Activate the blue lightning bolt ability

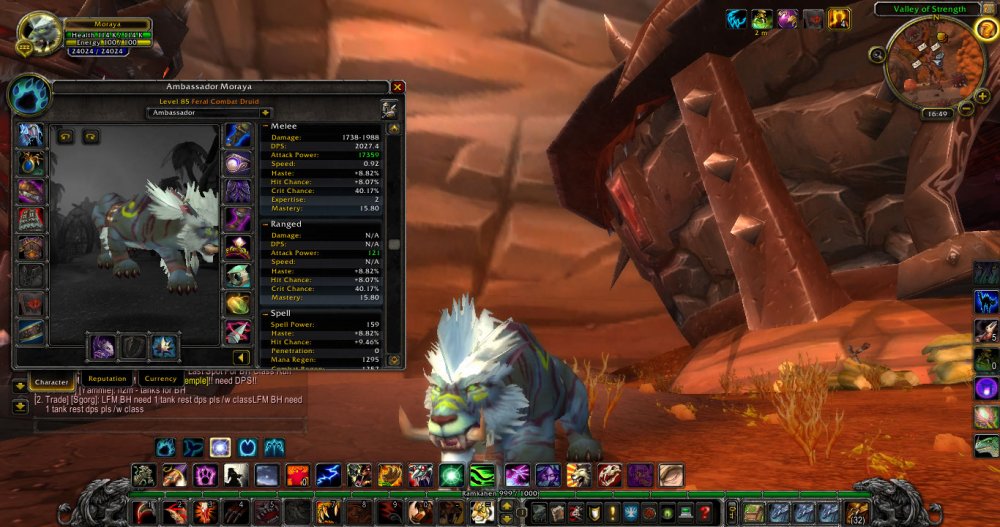pos(329,475)
